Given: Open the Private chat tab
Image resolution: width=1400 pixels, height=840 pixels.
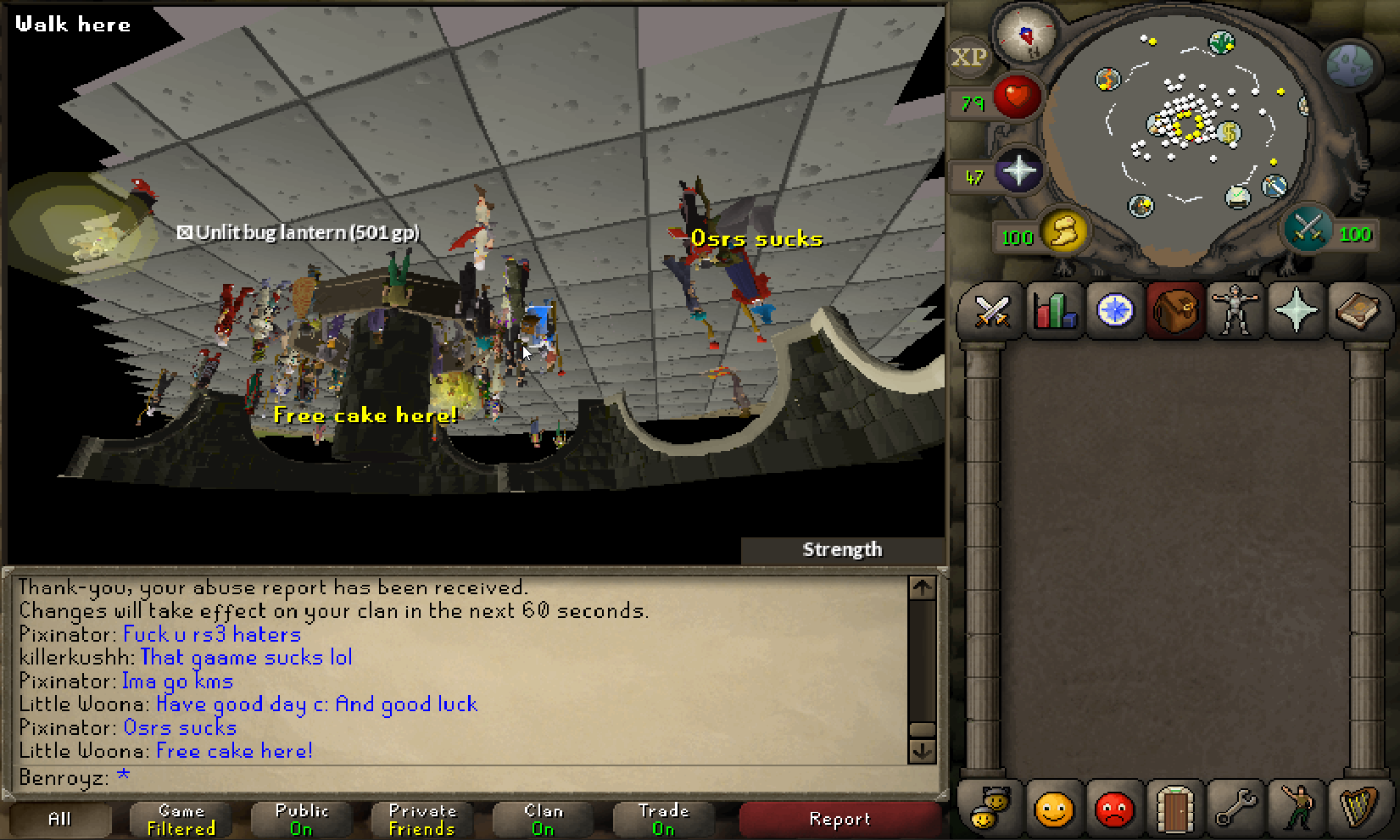Looking at the screenshot, I should click(x=422, y=819).
